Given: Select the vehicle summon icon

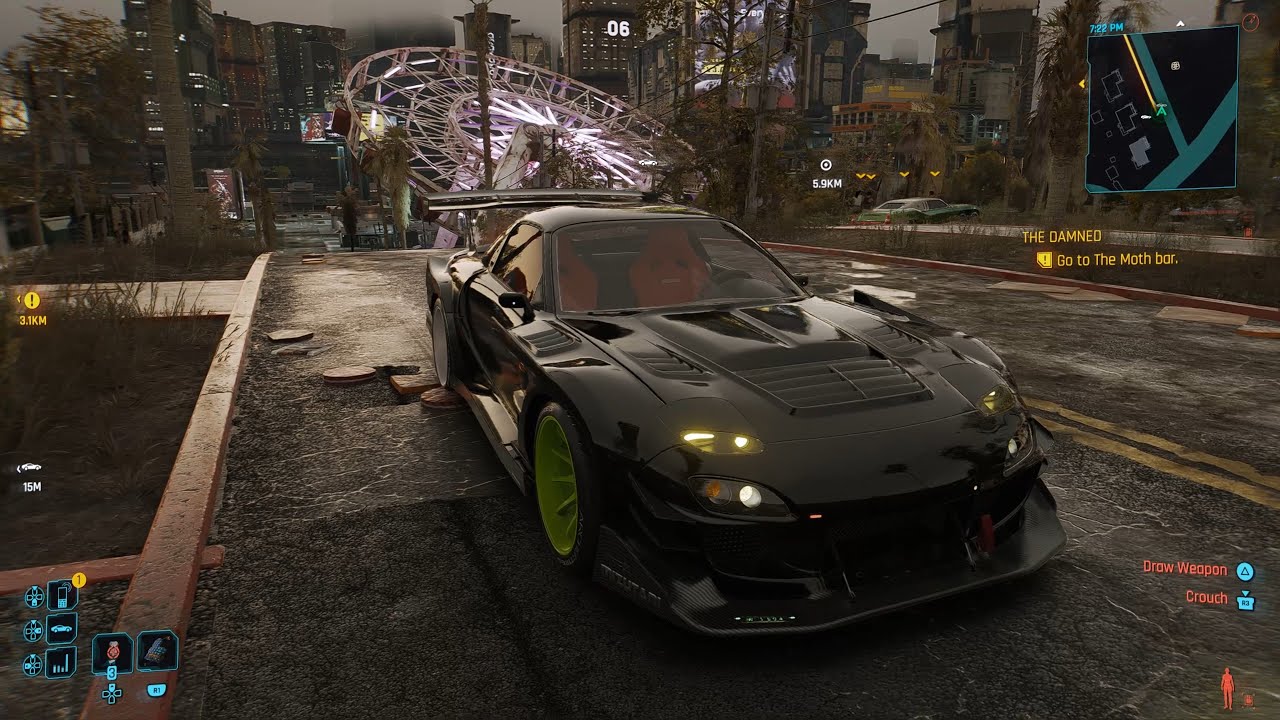Looking at the screenshot, I should point(60,627).
